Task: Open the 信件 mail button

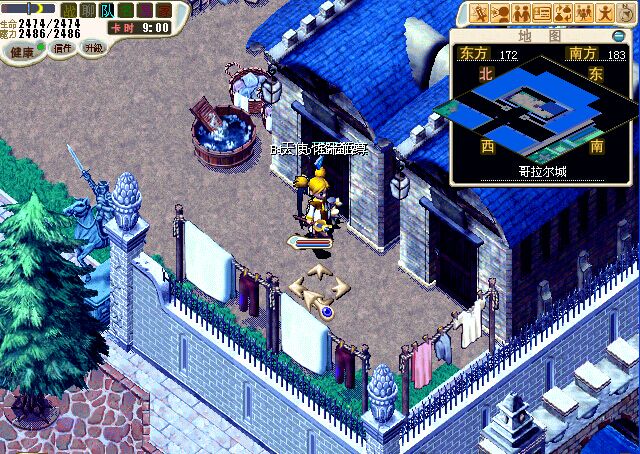Action: (61, 49)
